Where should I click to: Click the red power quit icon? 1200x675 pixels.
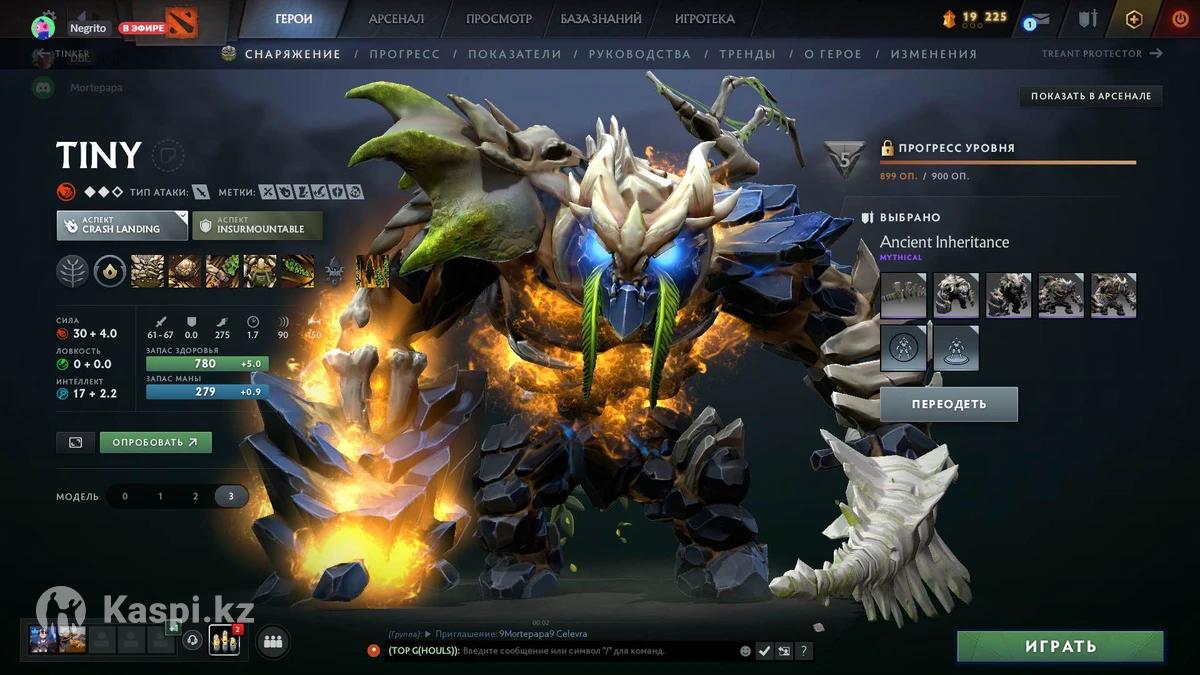click(1180, 19)
